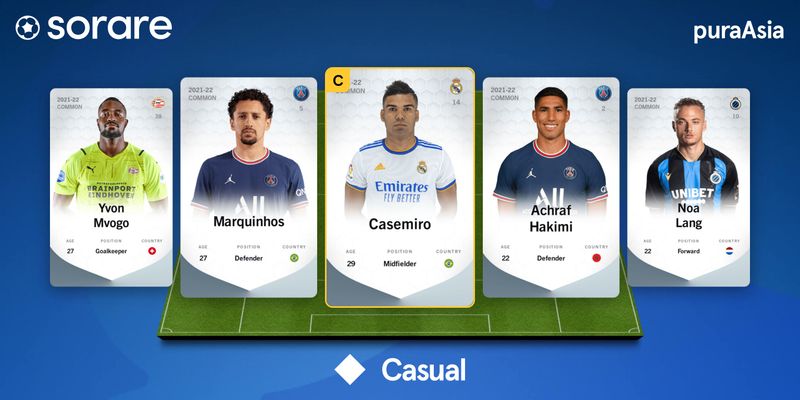Screen dimensions: 800x400
Task: Pick the Casemiro captain card
Action: (400, 186)
